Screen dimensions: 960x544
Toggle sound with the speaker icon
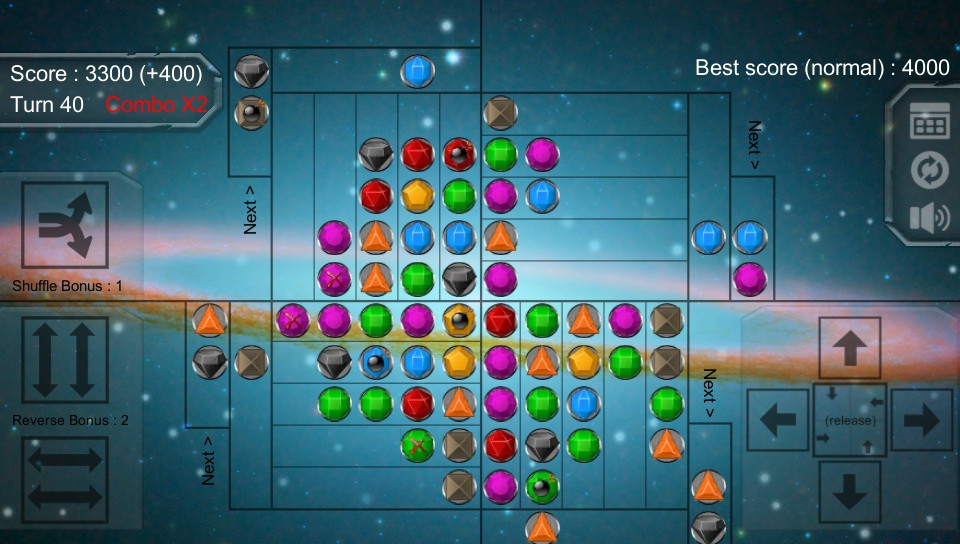click(x=928, y=218)
